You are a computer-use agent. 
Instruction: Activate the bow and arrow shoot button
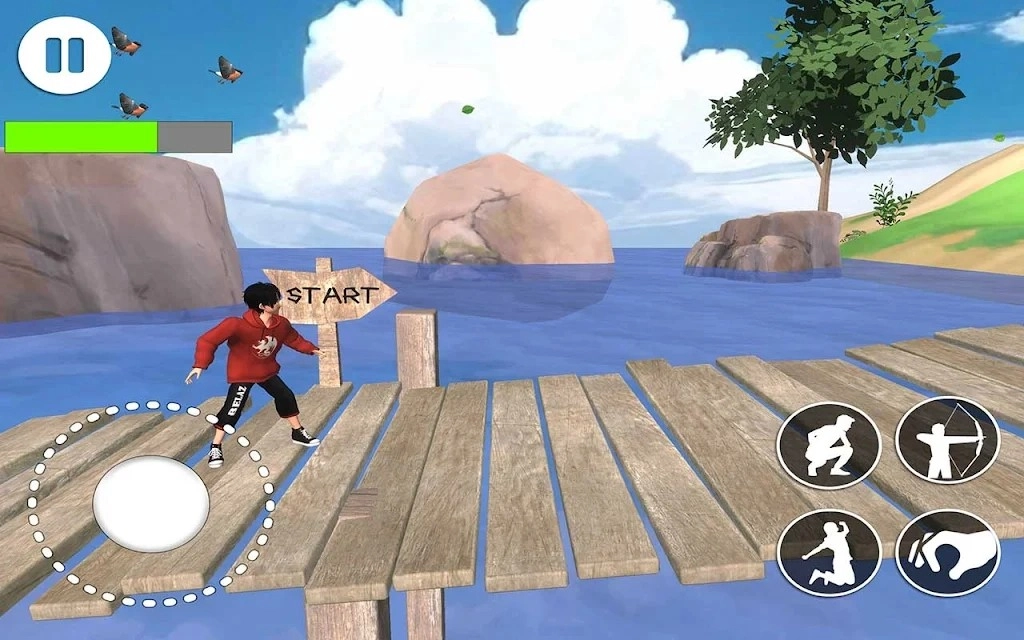click(x=946, y=440)
